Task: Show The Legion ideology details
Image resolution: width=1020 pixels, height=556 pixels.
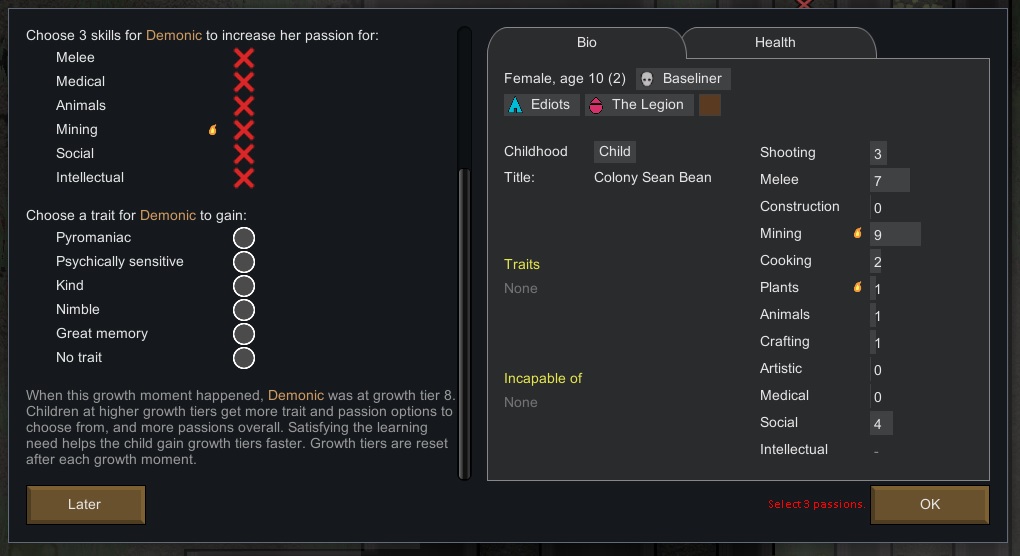Action: pyautogui.click(x=638, y=105)
